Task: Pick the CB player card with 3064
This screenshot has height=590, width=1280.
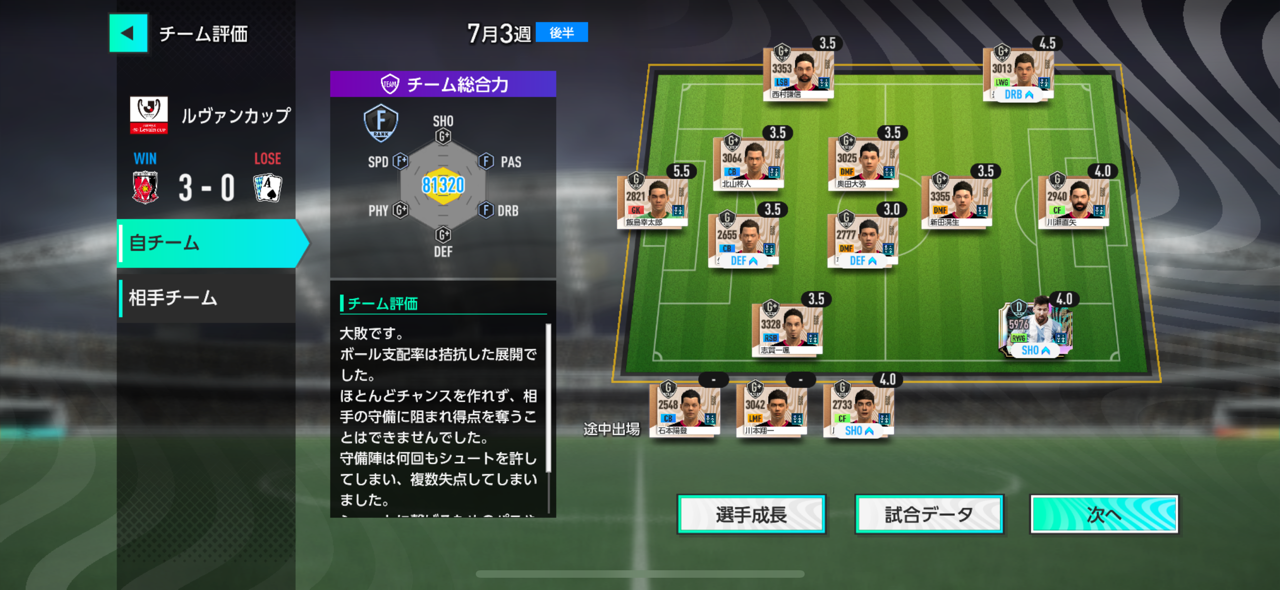Action: (x=747, y=163)
